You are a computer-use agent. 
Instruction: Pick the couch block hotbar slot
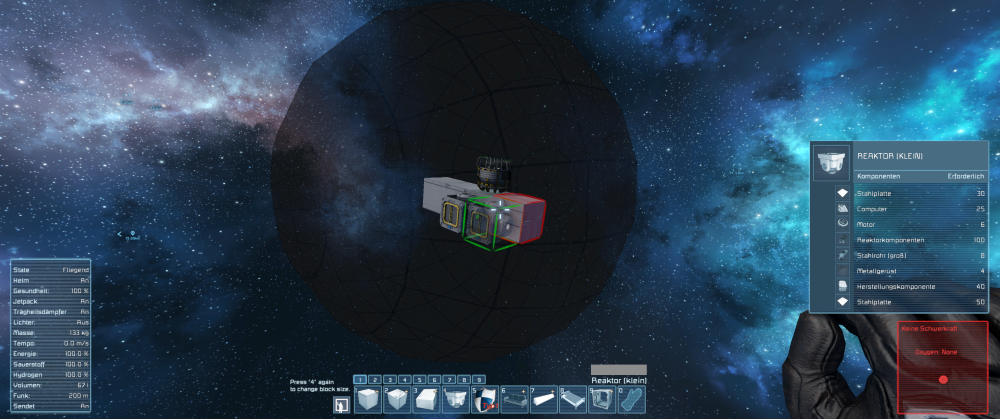click(x=514, y=400)
